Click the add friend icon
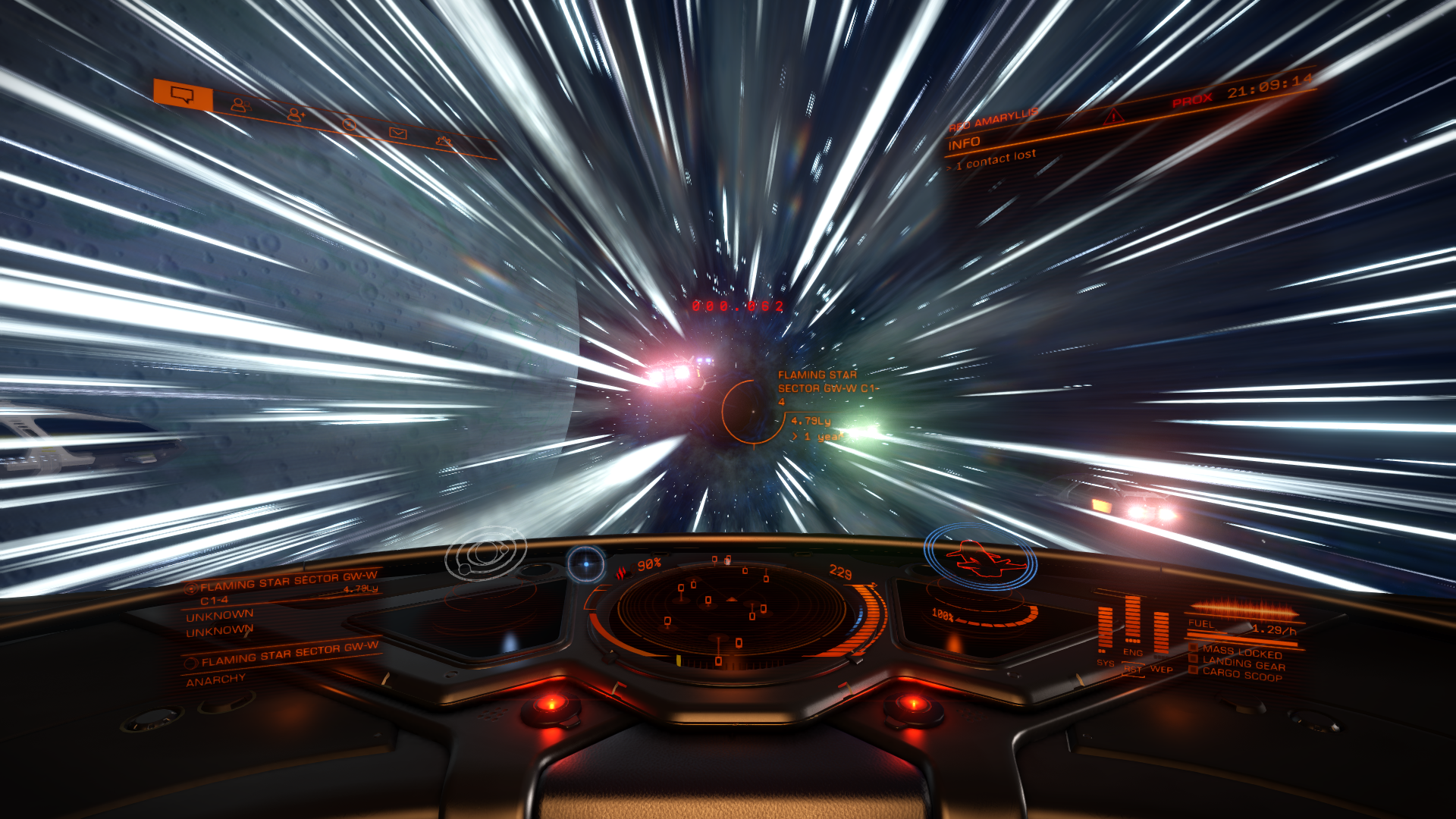 pyautogui.click(x=295, y=115)
